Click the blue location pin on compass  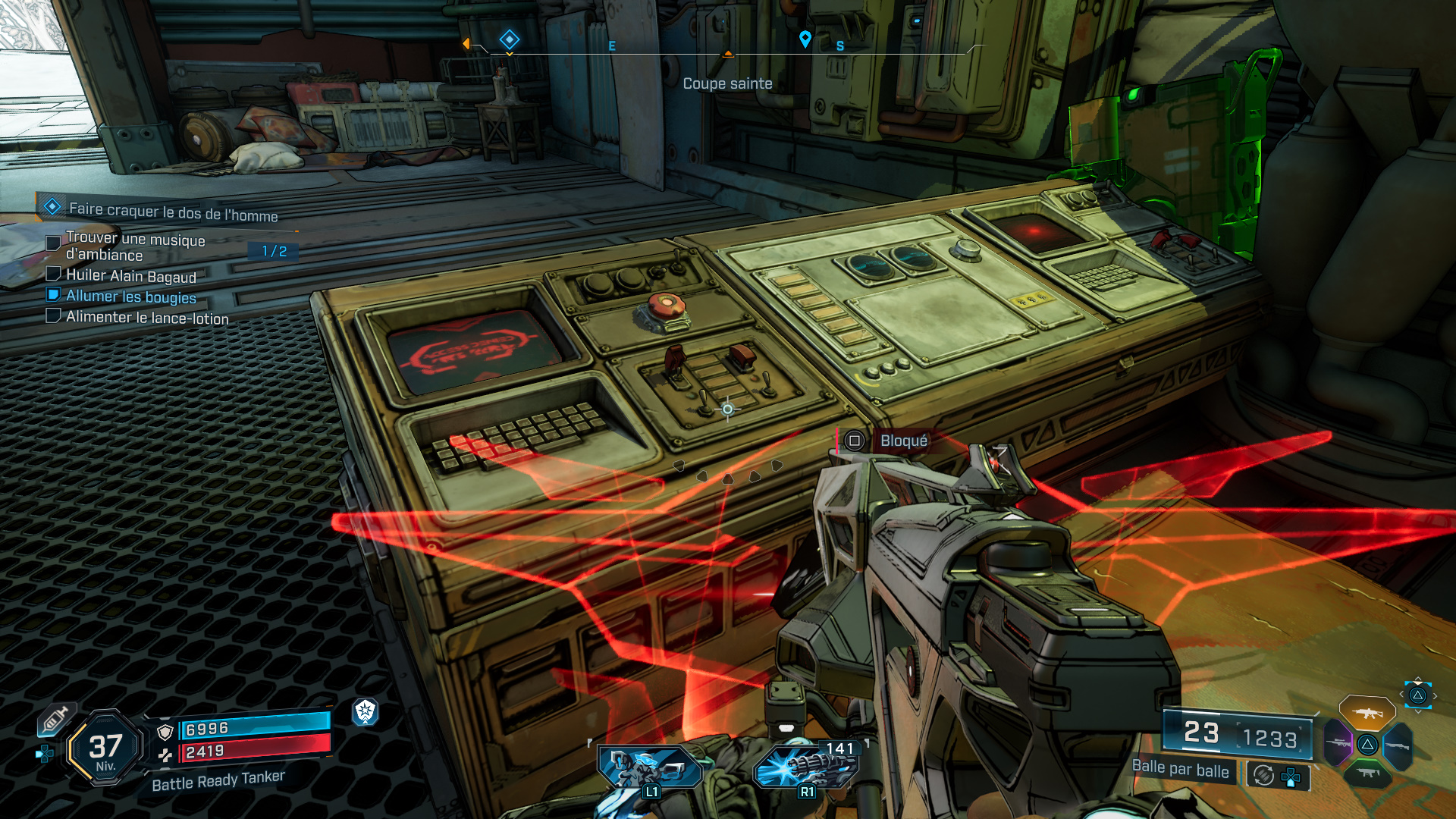coord(805,39)
